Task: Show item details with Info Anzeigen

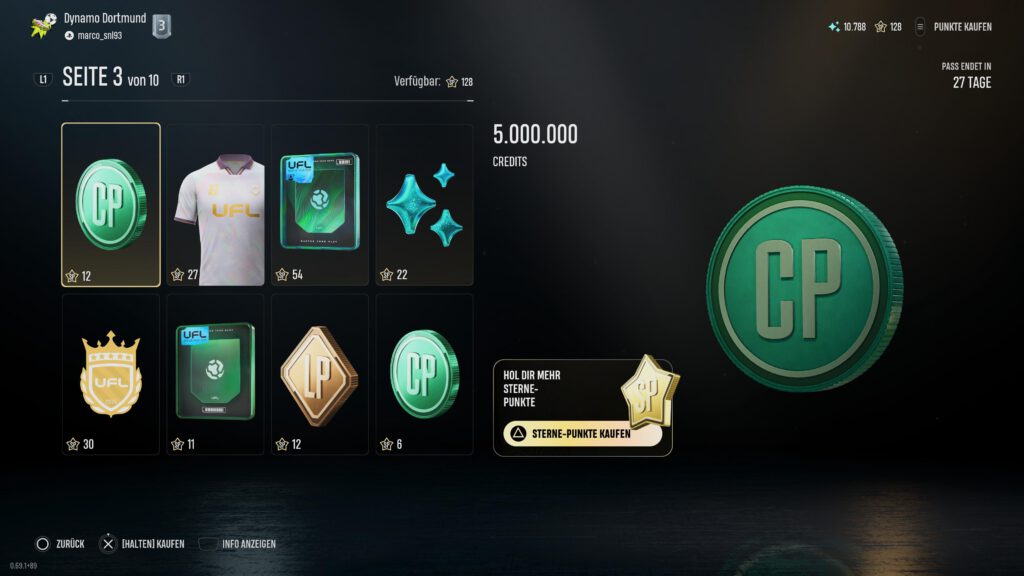Action: pos(238,544)
